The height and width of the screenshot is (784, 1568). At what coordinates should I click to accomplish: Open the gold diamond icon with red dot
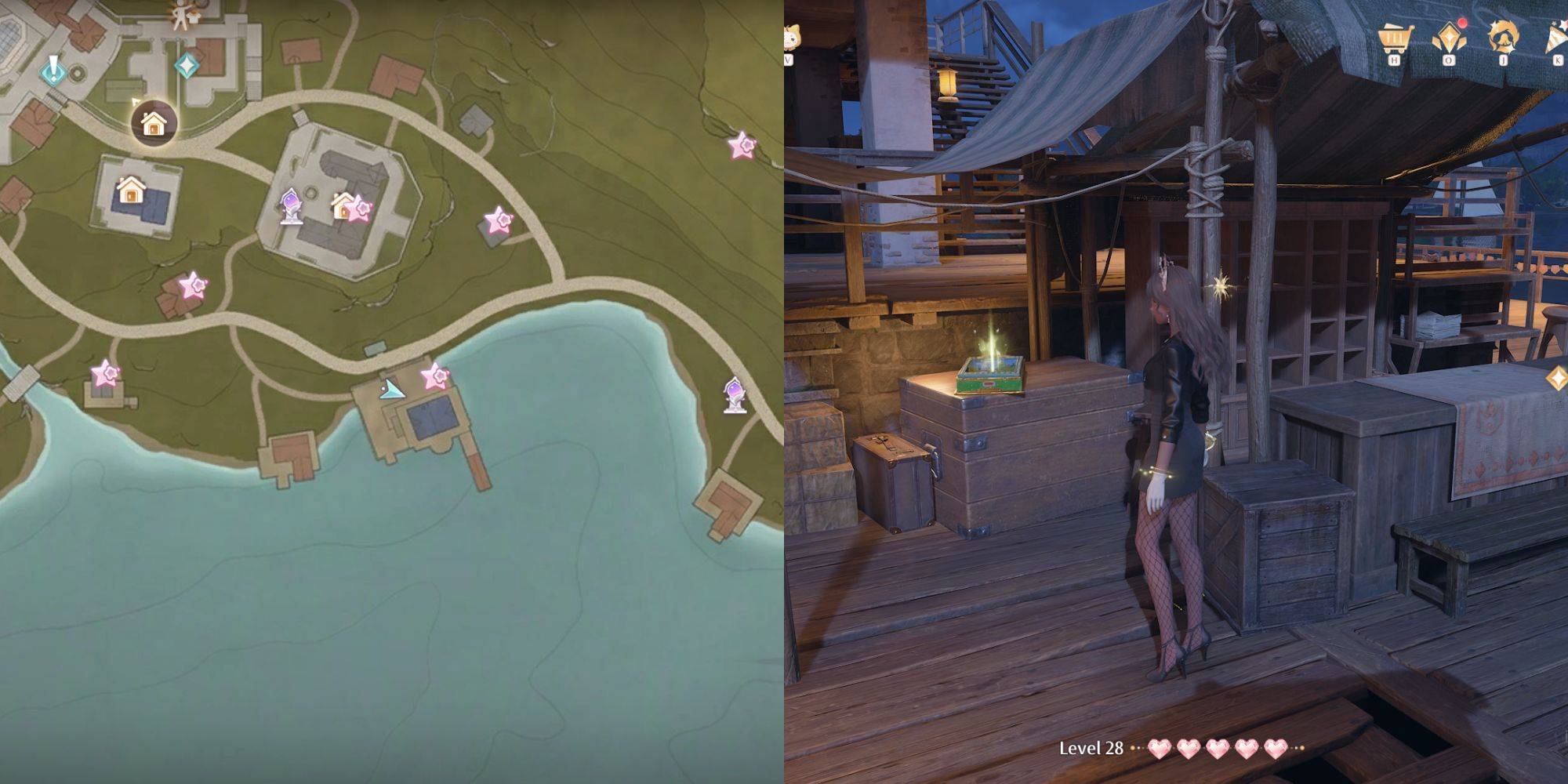(1449, 38)
